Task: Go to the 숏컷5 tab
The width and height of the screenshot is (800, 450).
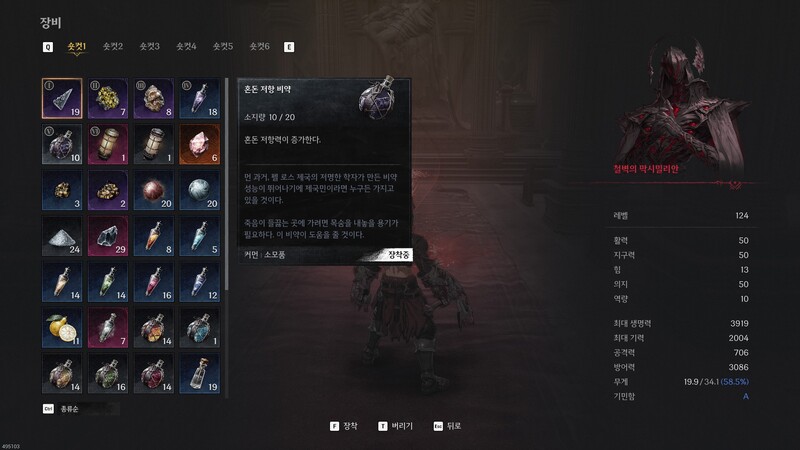Action: point(223,46)
